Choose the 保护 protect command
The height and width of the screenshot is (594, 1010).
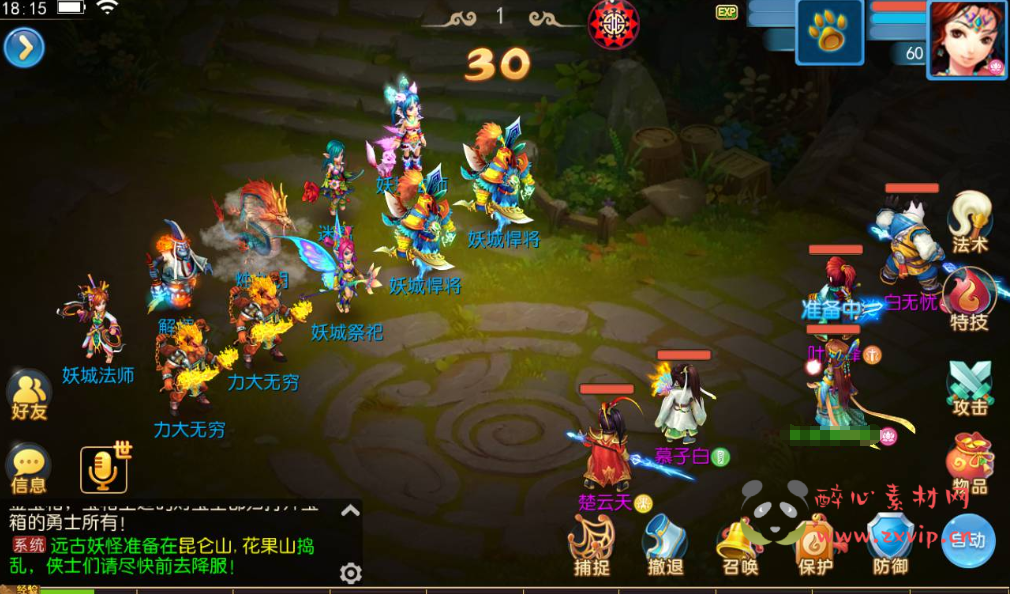coord(815,546)
